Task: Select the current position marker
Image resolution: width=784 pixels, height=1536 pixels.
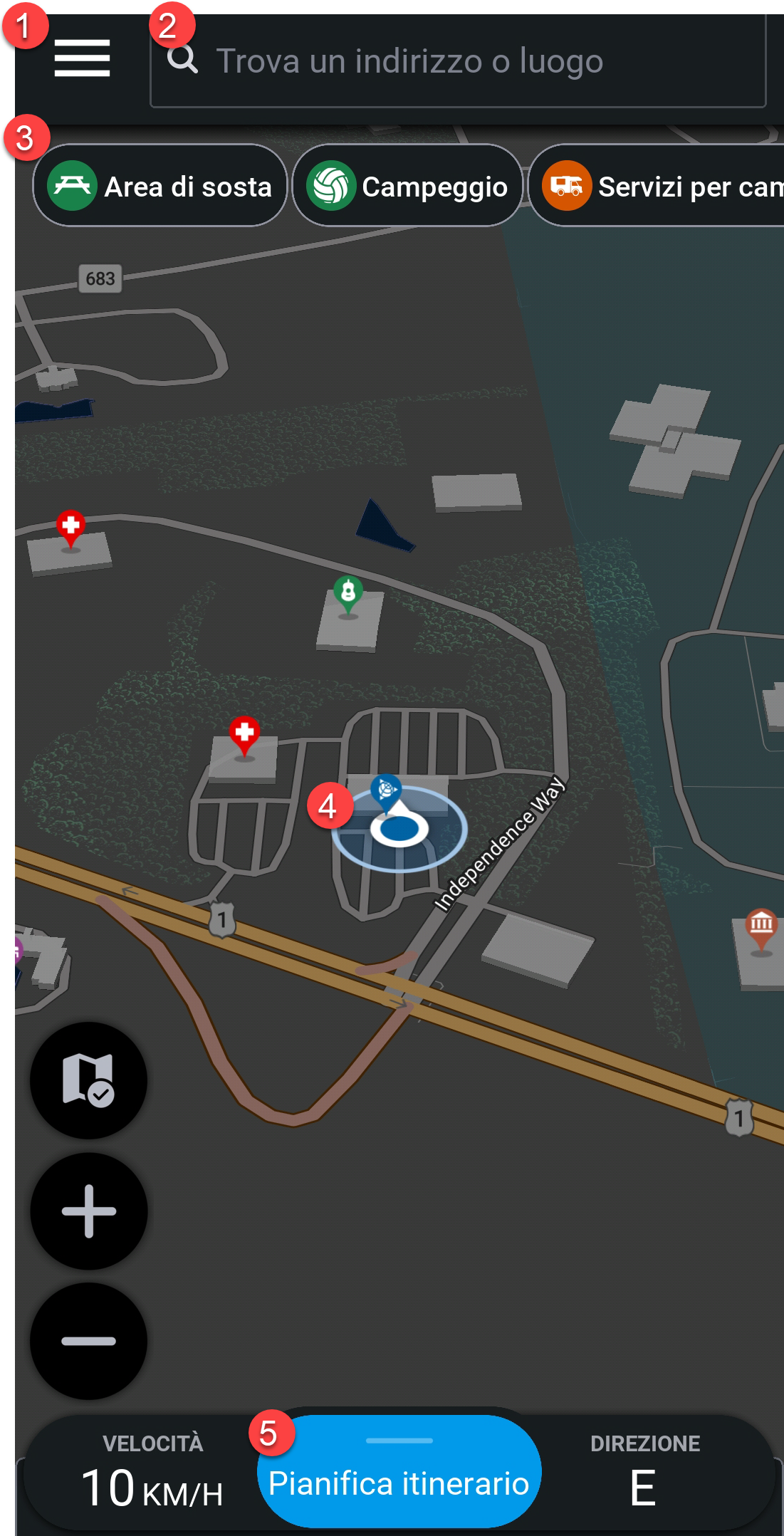Action: [x=399, y=828]
